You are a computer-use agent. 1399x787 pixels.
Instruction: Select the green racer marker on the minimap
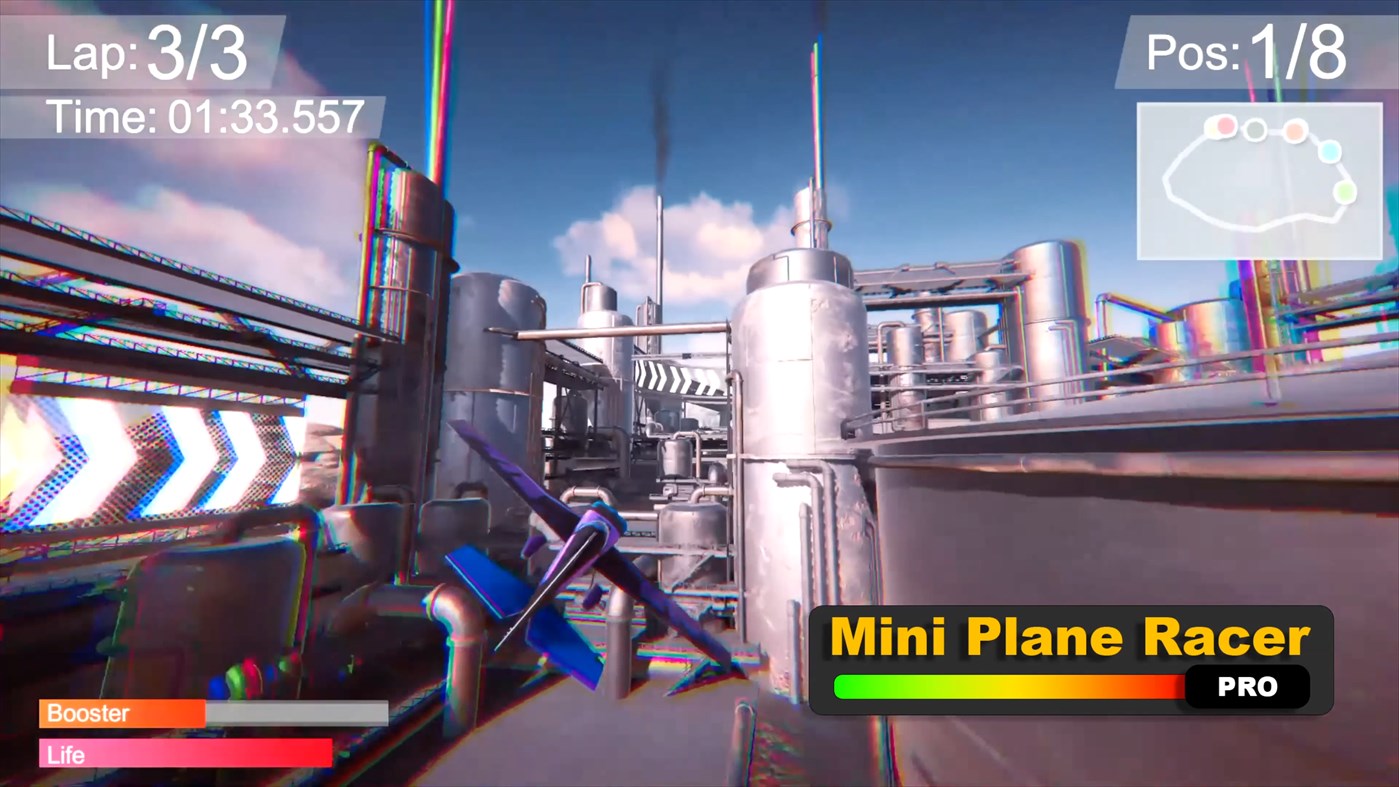pyautogui.click(x=1345, y=190)
